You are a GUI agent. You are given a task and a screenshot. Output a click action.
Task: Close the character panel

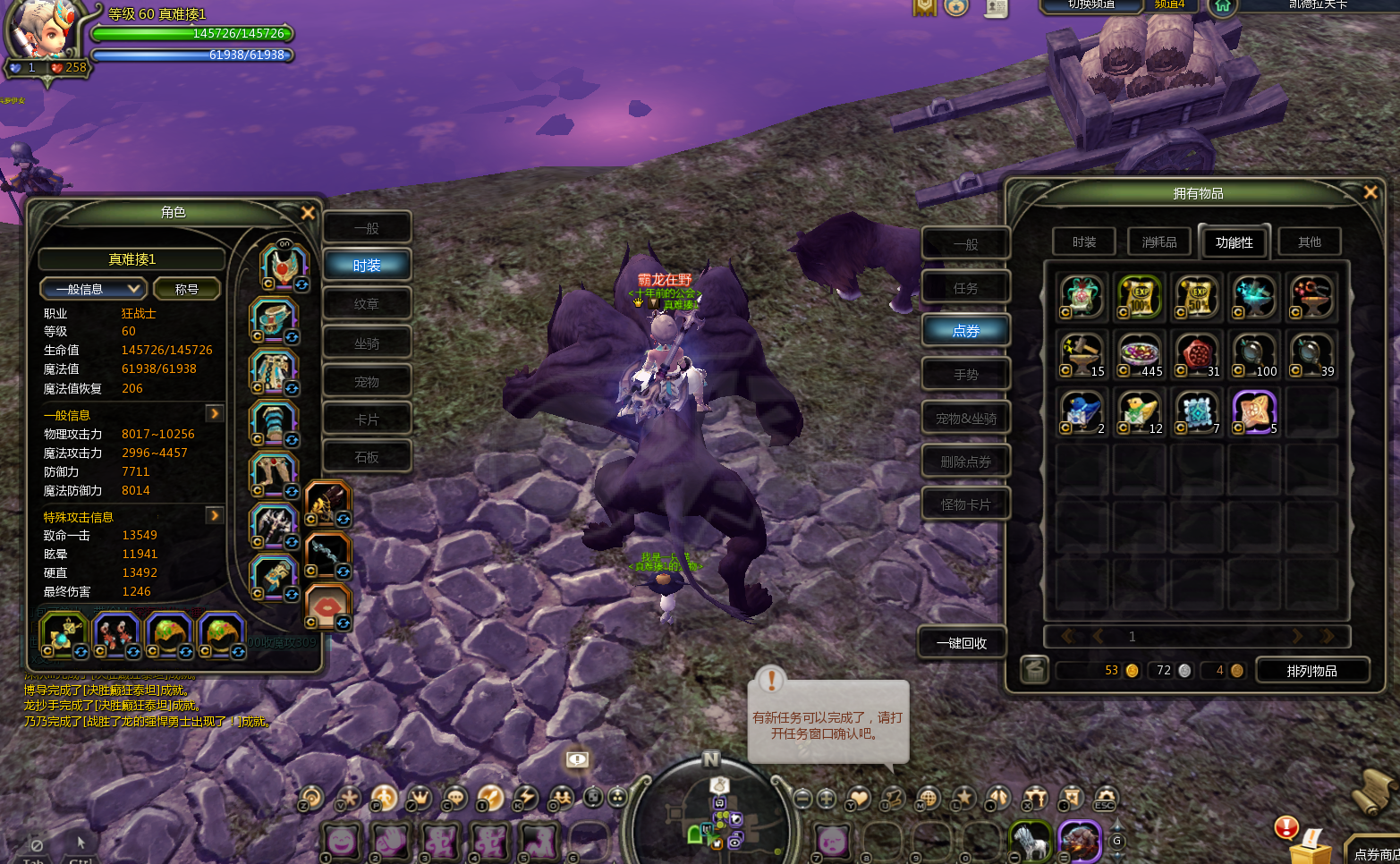point(308,213)
